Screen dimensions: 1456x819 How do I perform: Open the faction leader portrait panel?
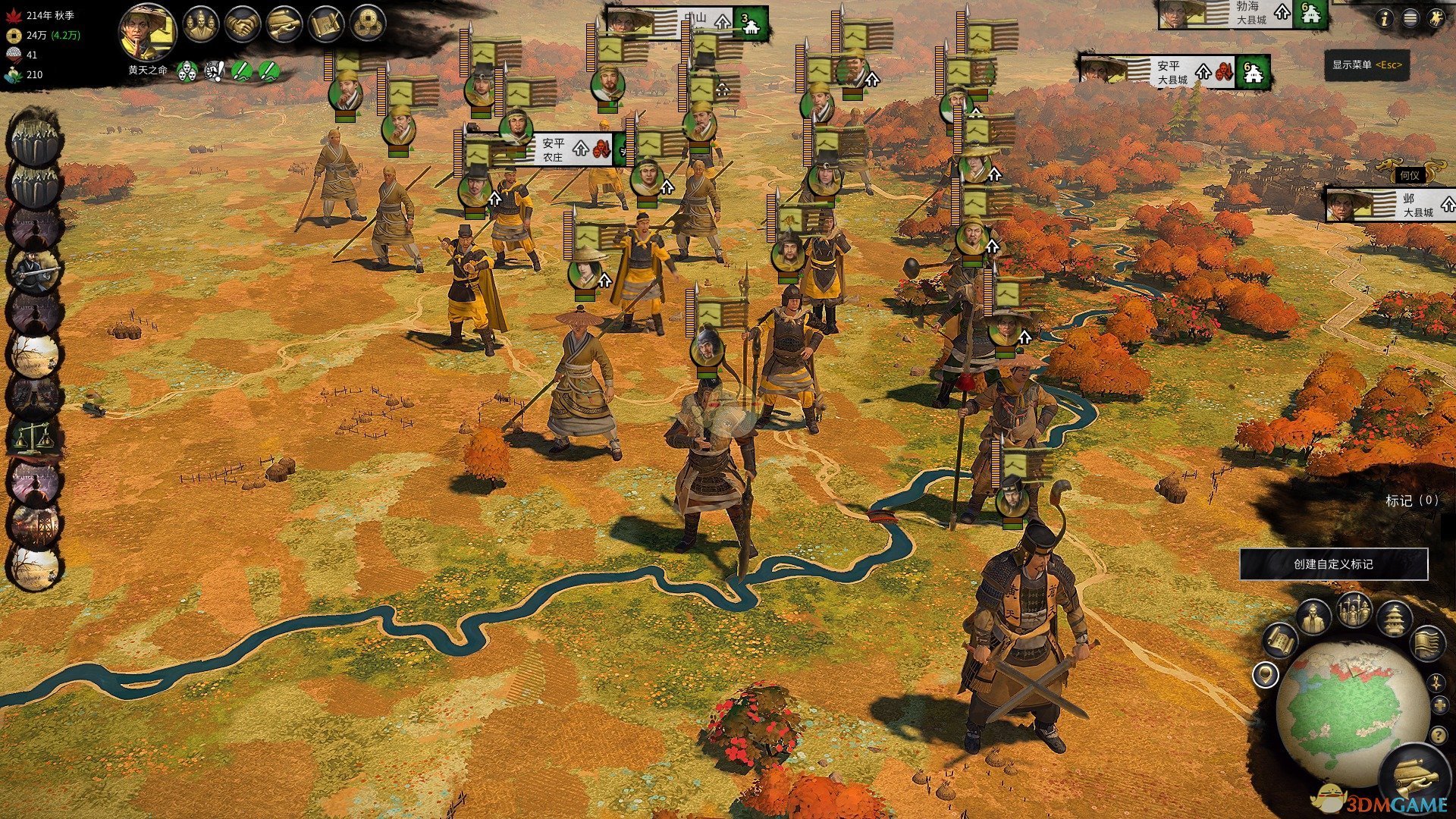coord(147,30)
